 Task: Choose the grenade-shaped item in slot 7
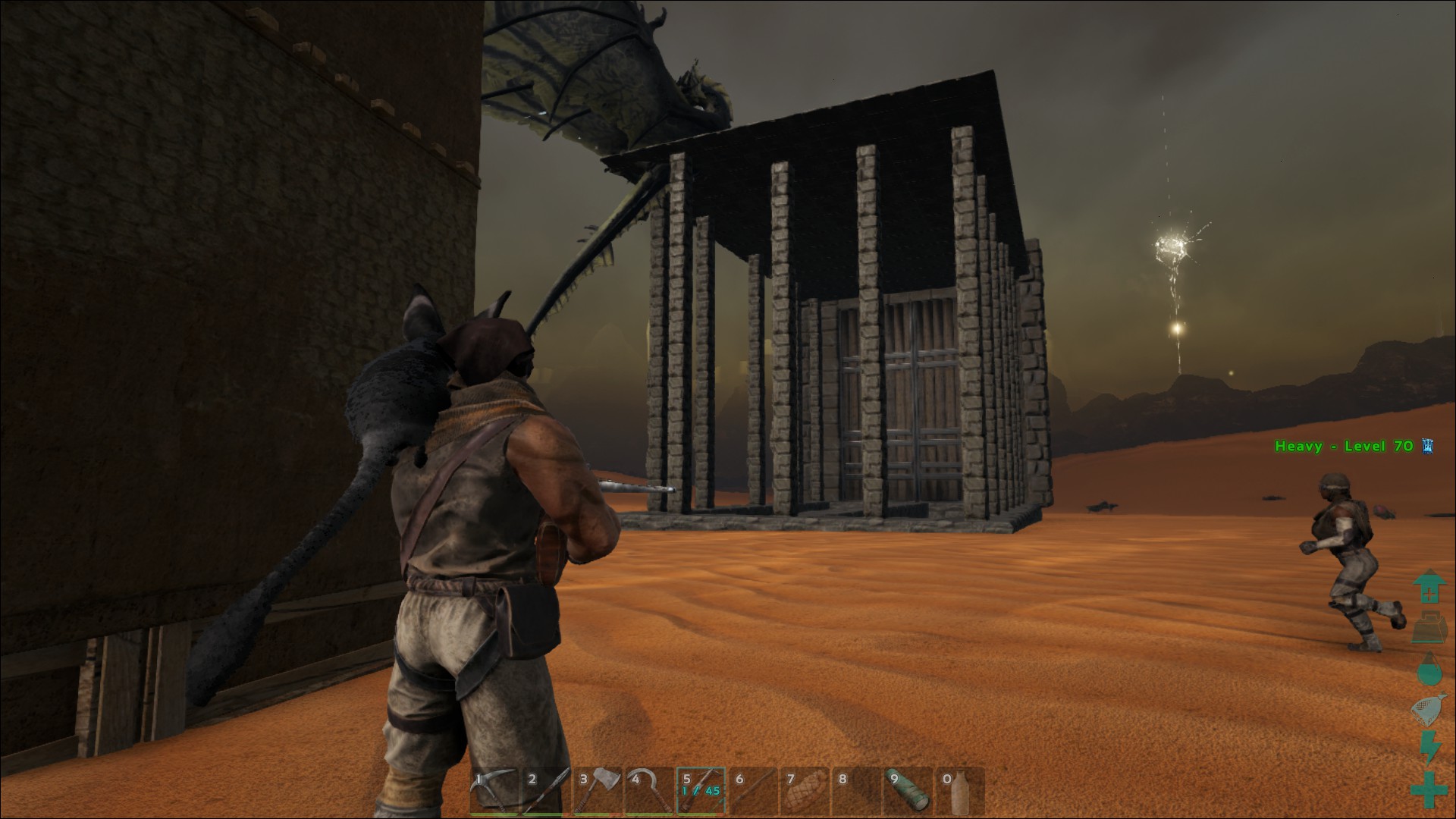(x=804, y=789)
